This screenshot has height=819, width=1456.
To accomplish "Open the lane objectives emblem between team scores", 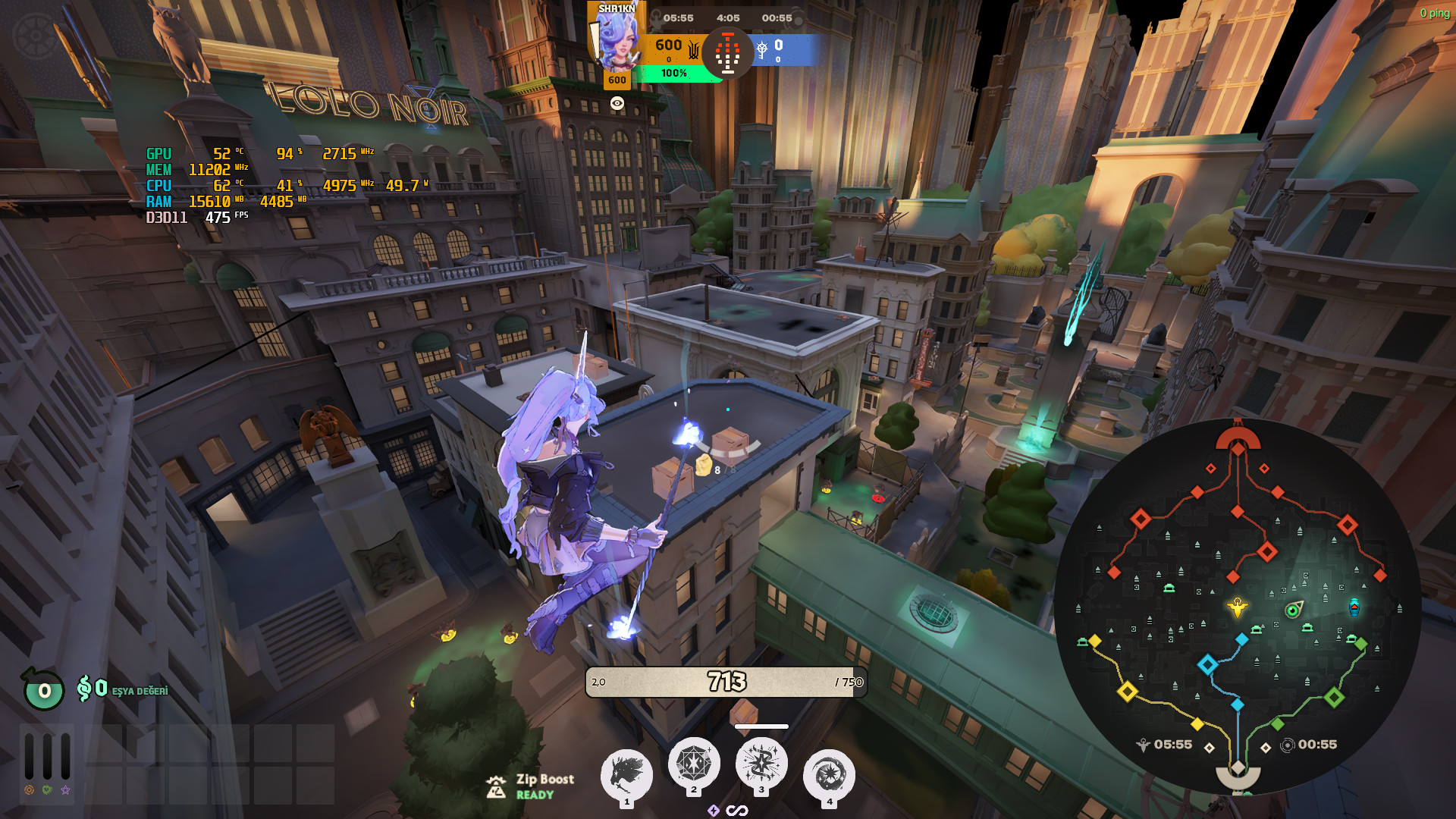I will coord(727,53).
